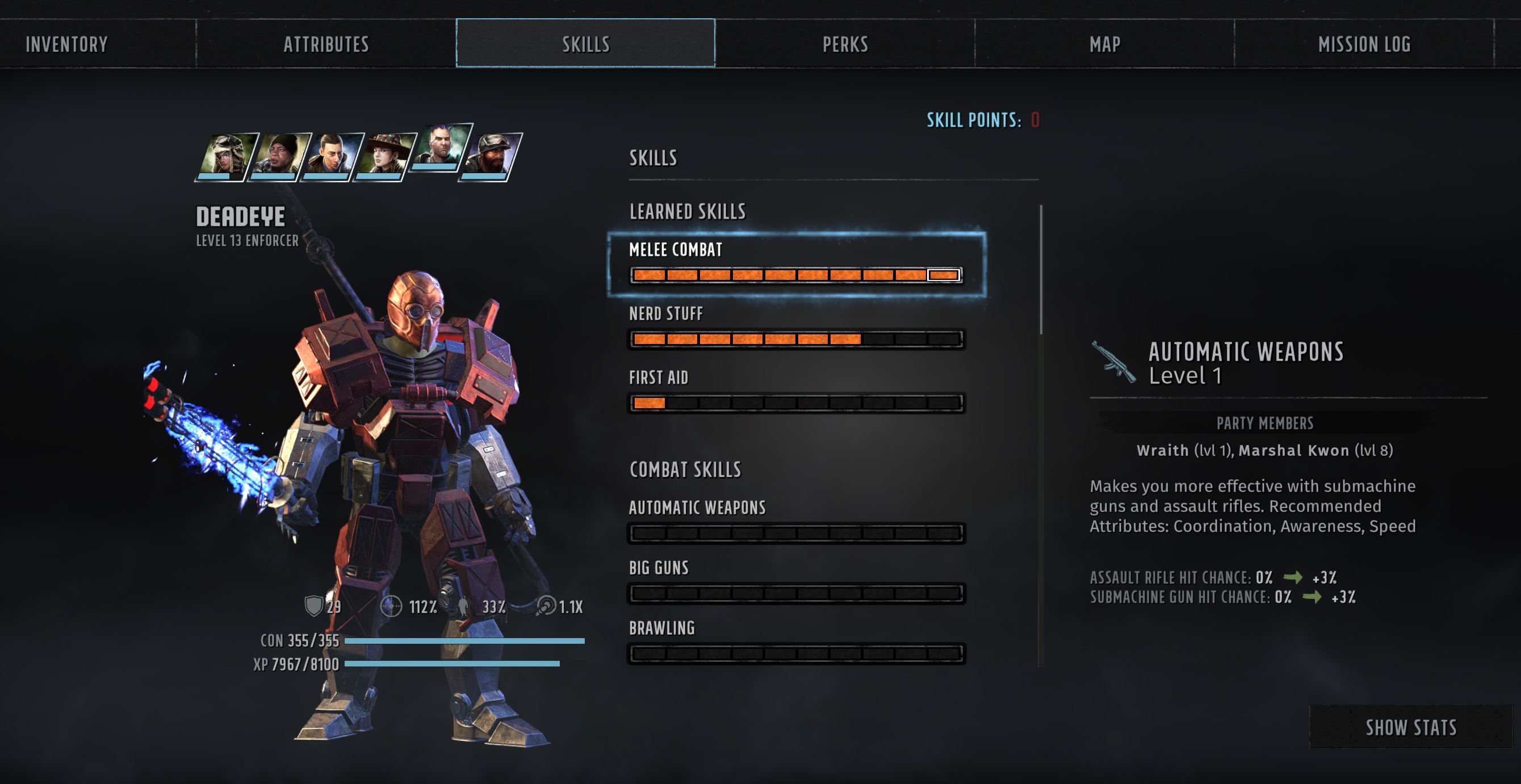The image size is (1521, 784).
Task: Switch to the Attributes tab
Action: (x=326, y=44)
